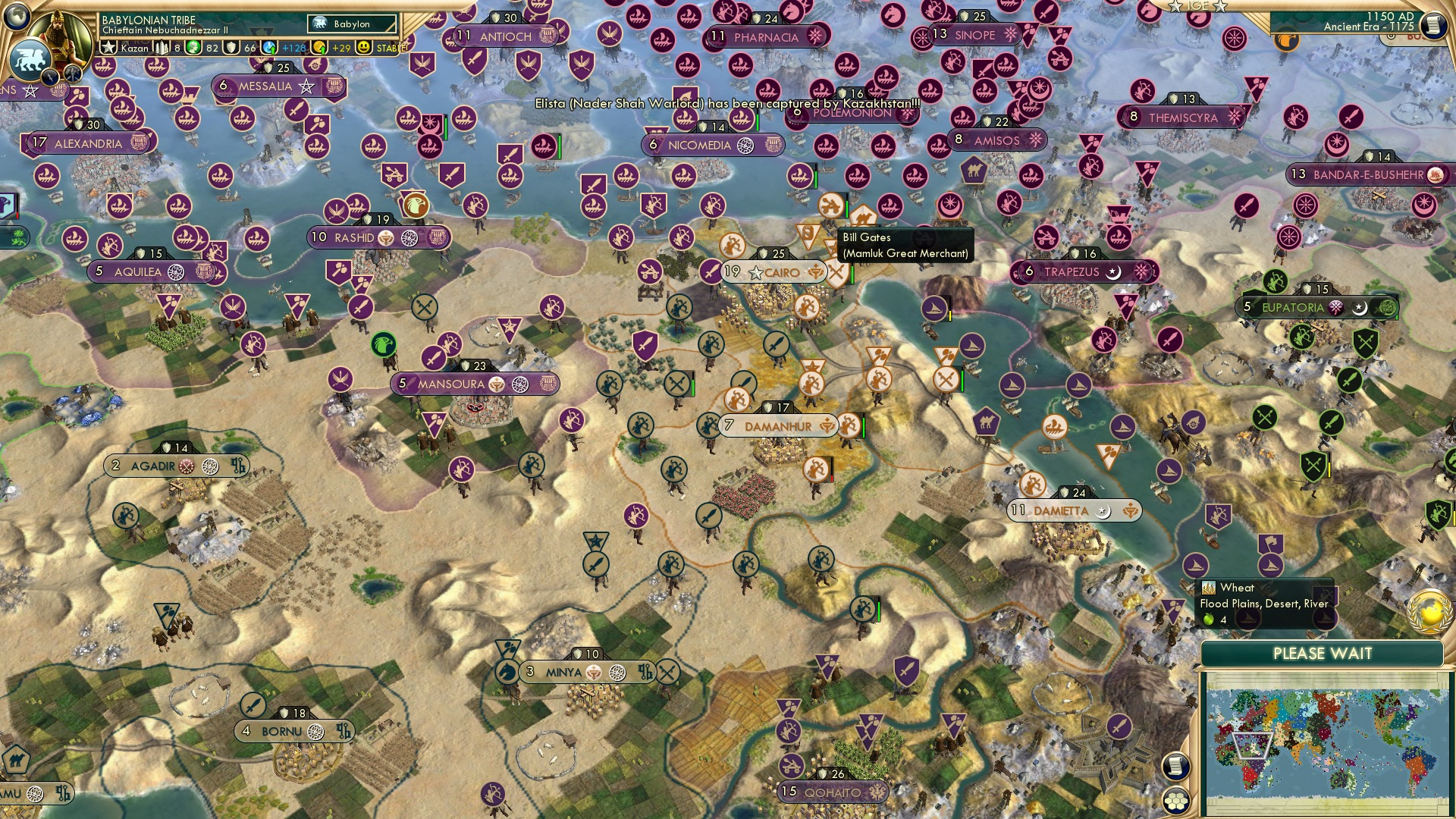
Task: Click the Kazan capital star icon
Action: tap(107, 46)
